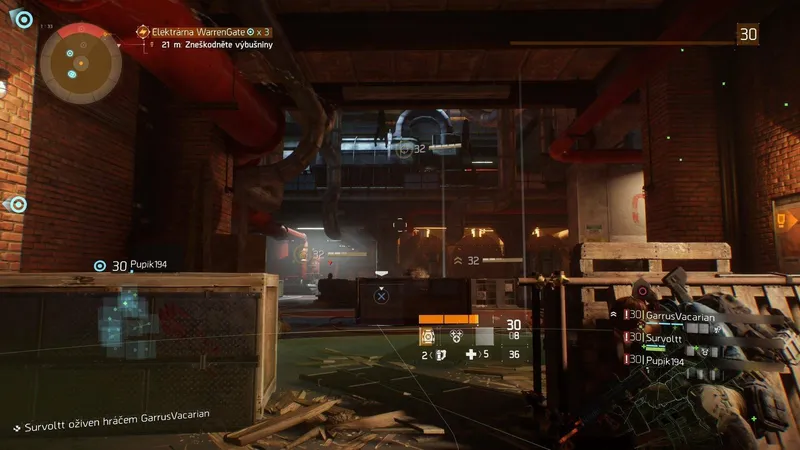
Task: Select the Elektrárna WarrenGate mission tracker
Action: tap(206, 32)
